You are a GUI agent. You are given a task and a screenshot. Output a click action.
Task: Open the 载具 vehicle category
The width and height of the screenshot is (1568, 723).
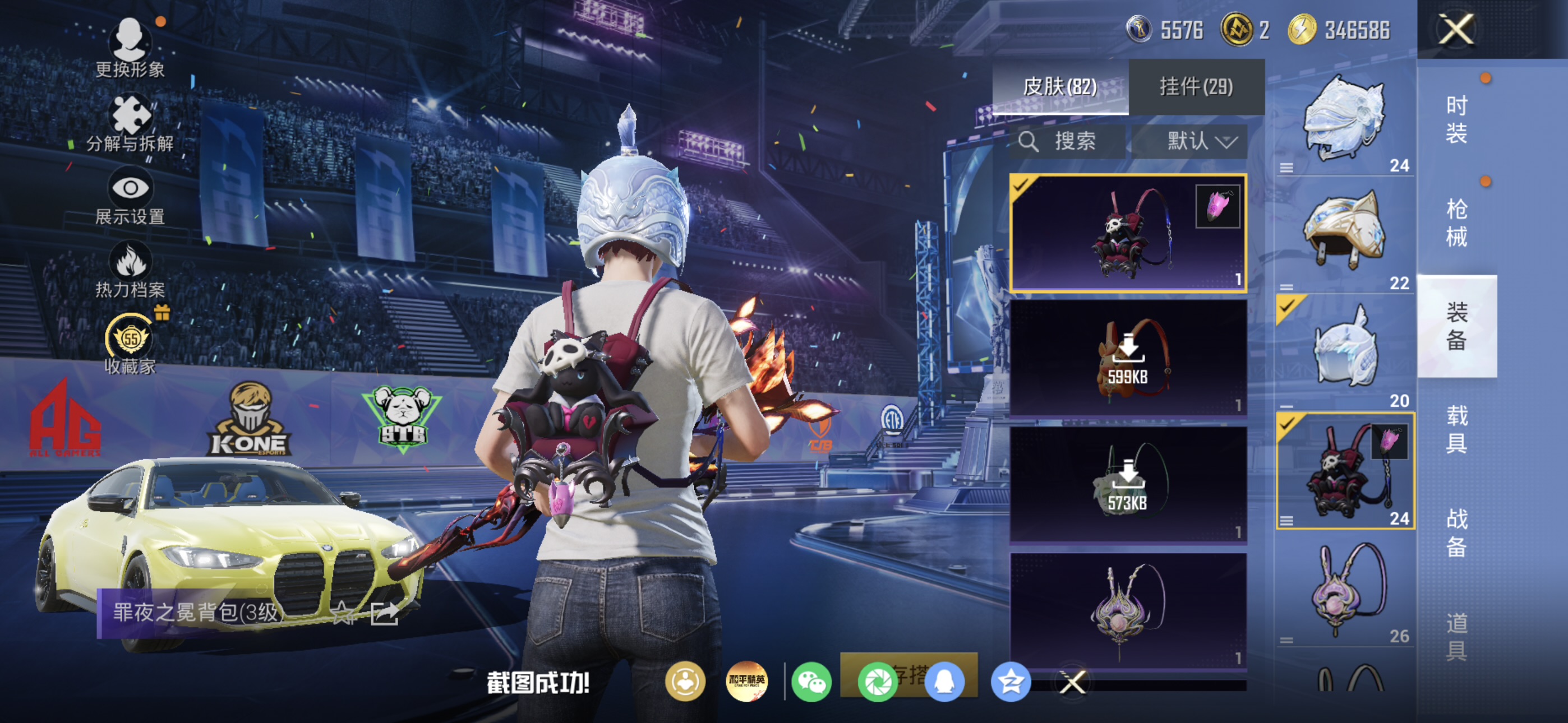point(1456,429)
